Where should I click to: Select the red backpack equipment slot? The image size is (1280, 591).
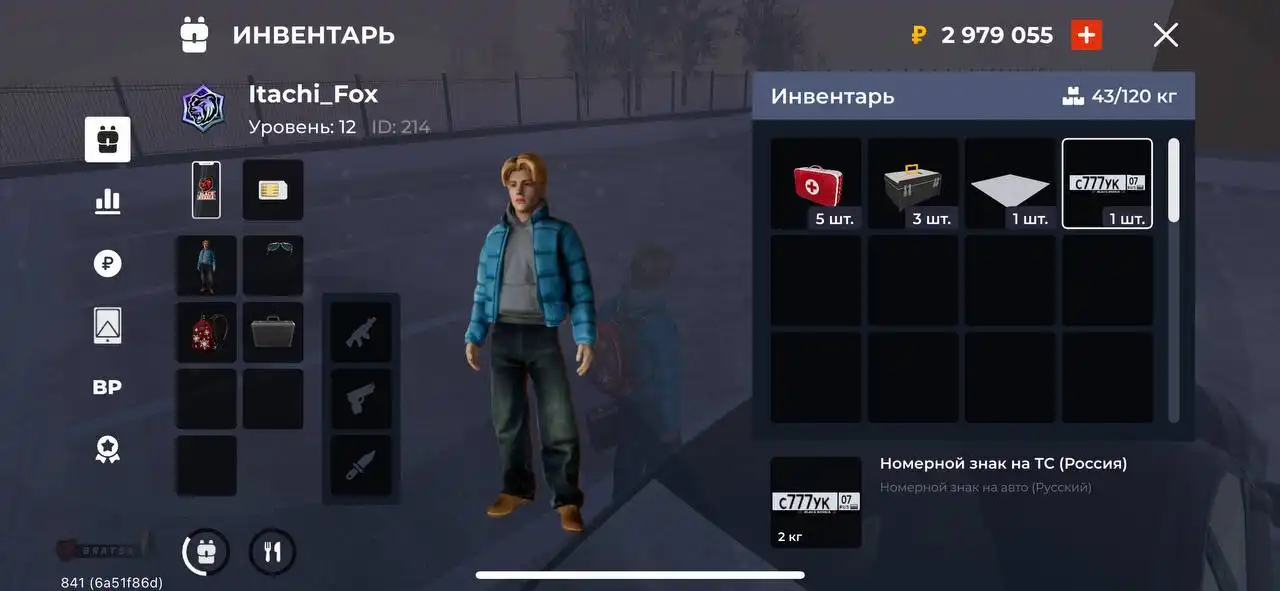[206, 332]
